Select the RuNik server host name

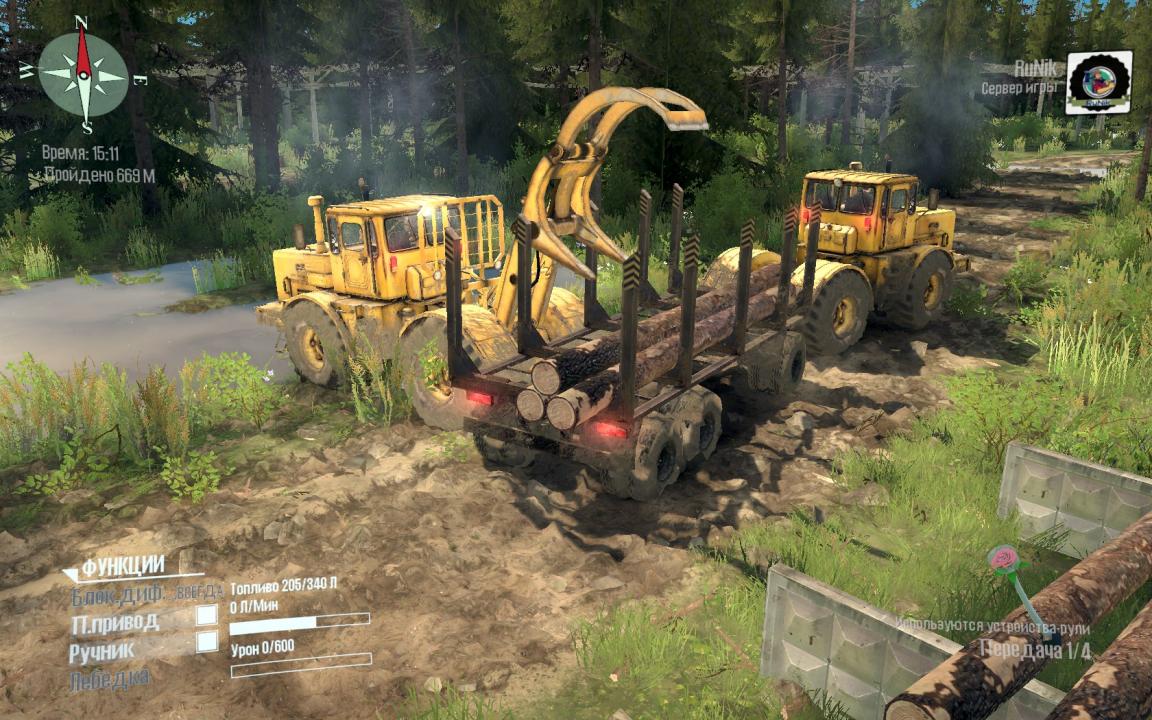1035,68
